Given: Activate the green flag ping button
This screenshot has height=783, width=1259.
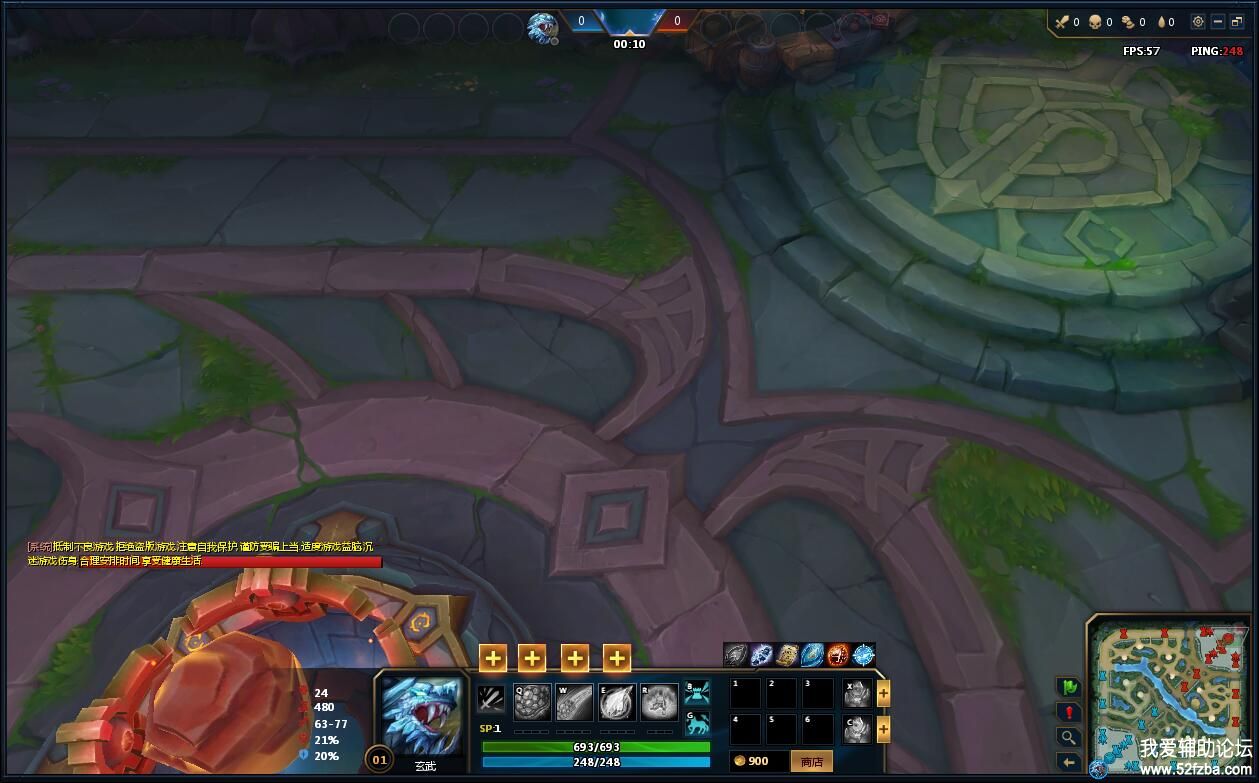Looking at the screenshot, I should [x=1069, y=687].
